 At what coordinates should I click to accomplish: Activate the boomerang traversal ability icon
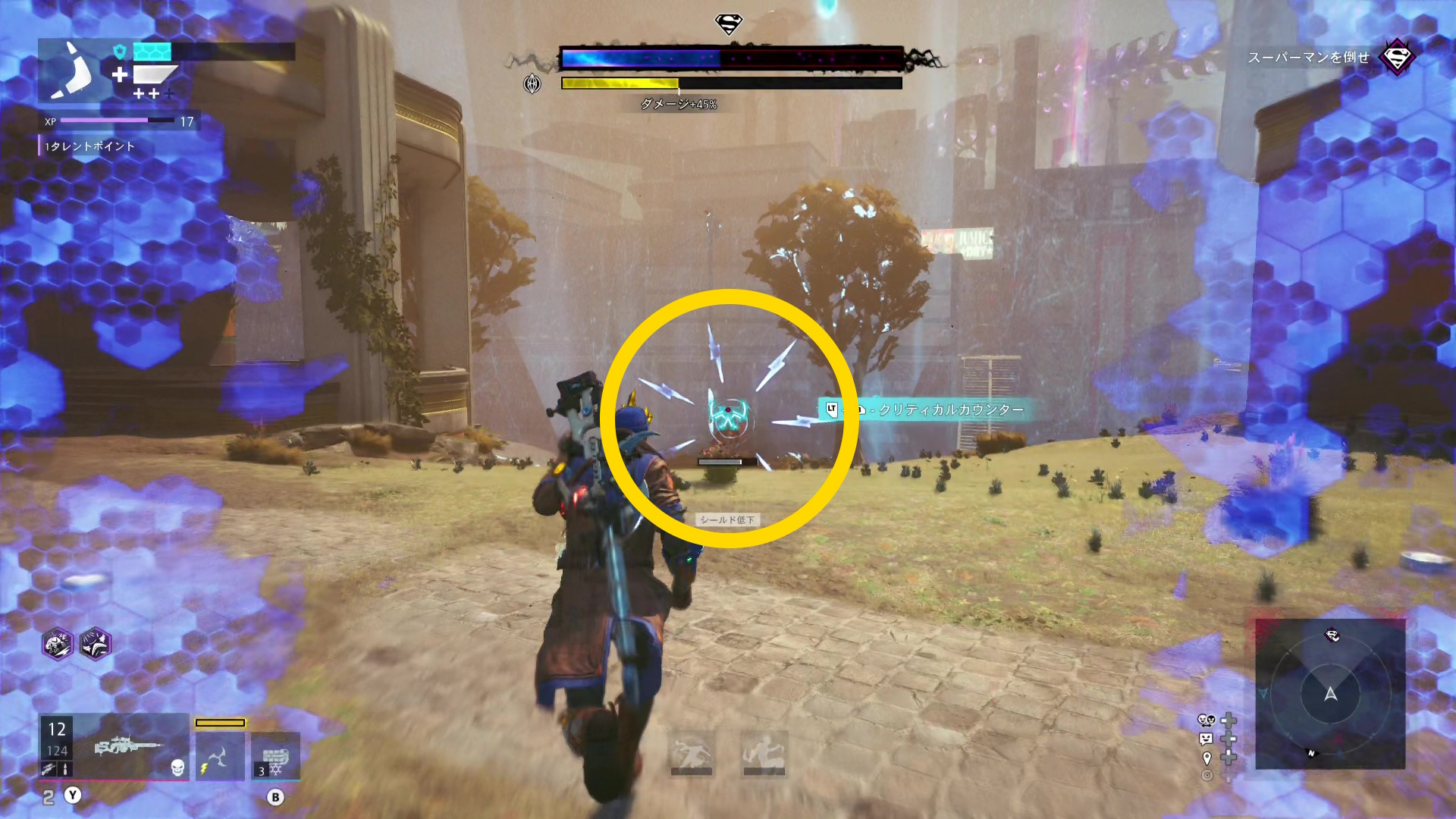220,756
